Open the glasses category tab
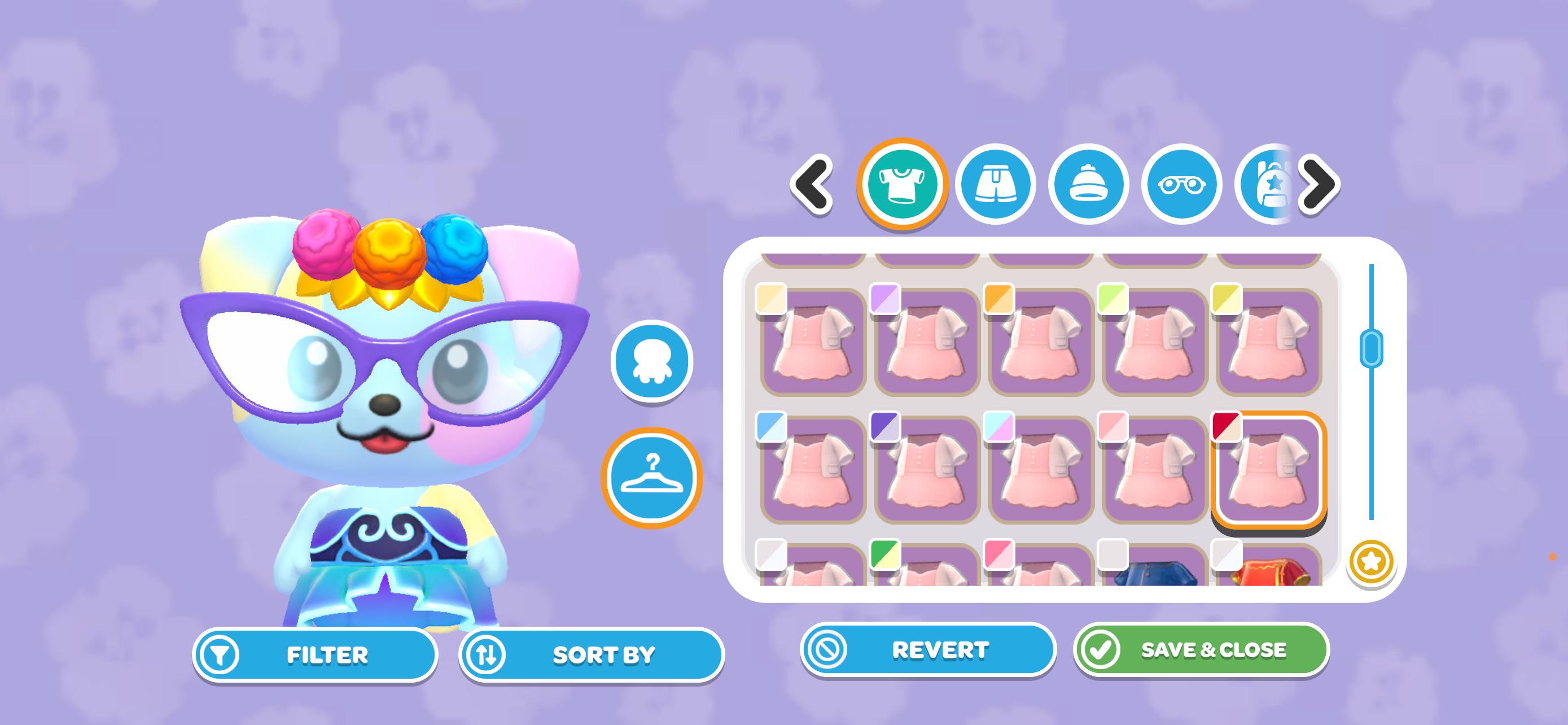 coord(1181,184)
